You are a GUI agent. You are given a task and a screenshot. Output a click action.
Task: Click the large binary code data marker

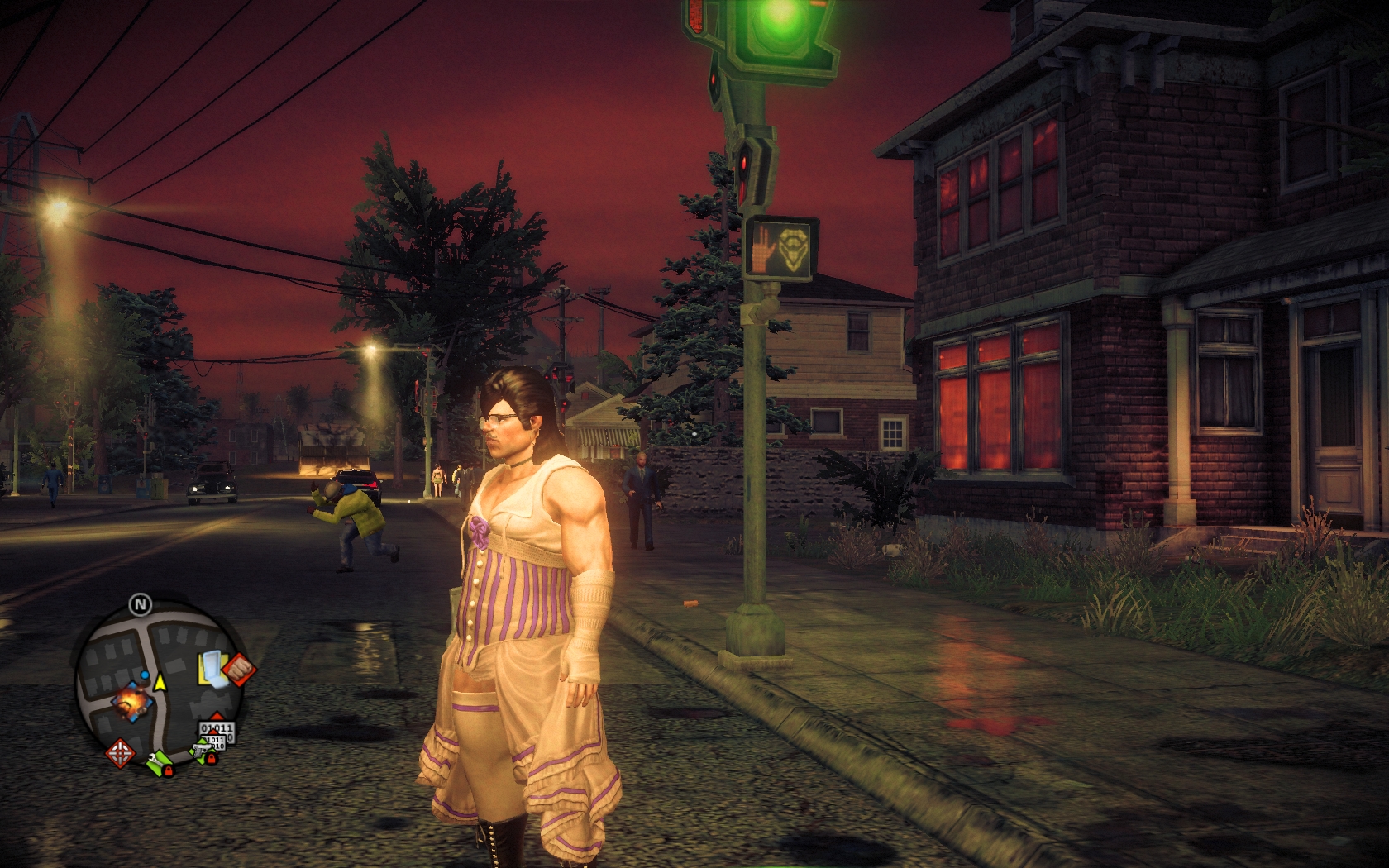click(217, 732)
